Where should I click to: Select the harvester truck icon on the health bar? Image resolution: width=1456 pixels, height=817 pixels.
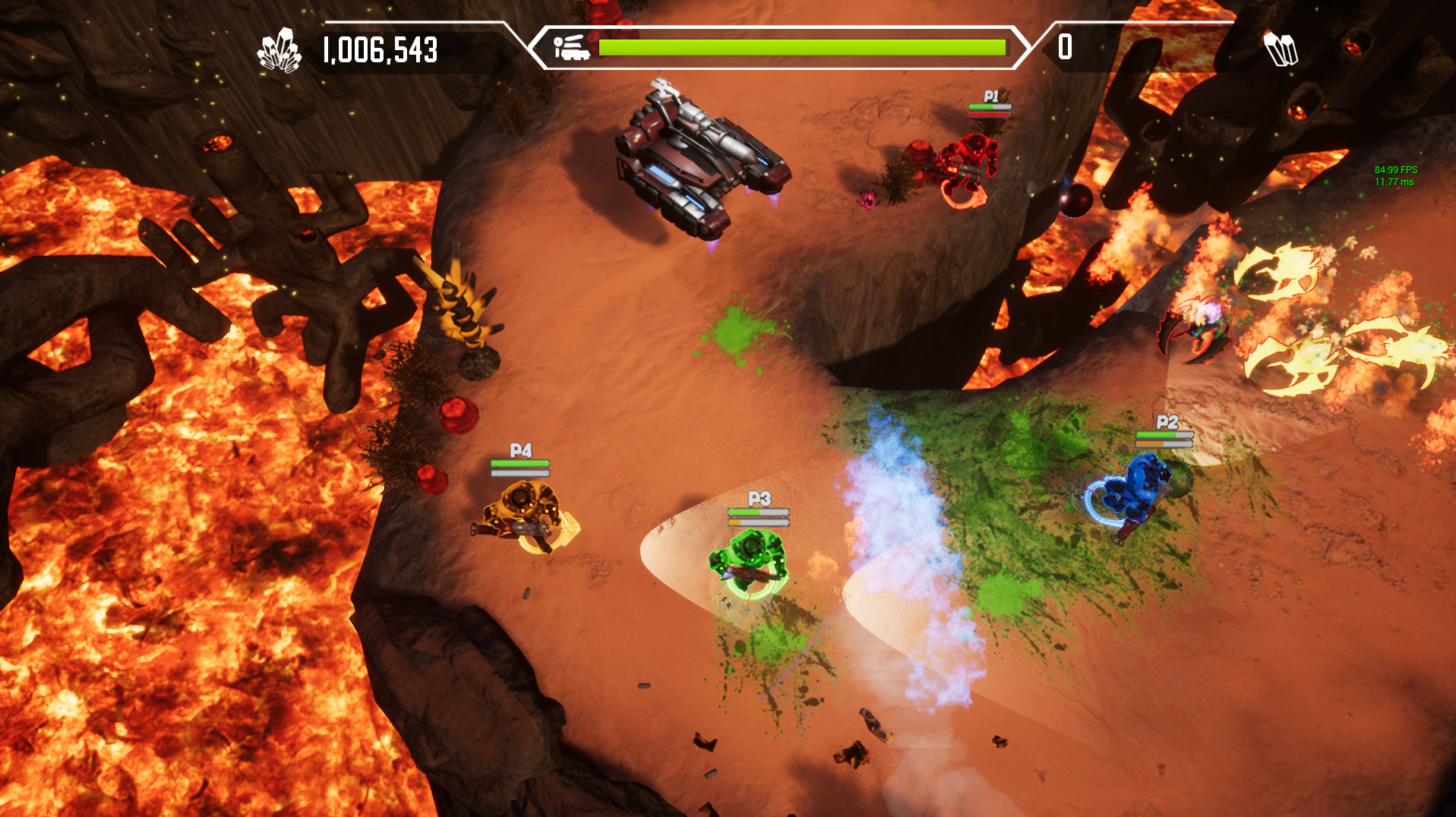tap(570, 47)
